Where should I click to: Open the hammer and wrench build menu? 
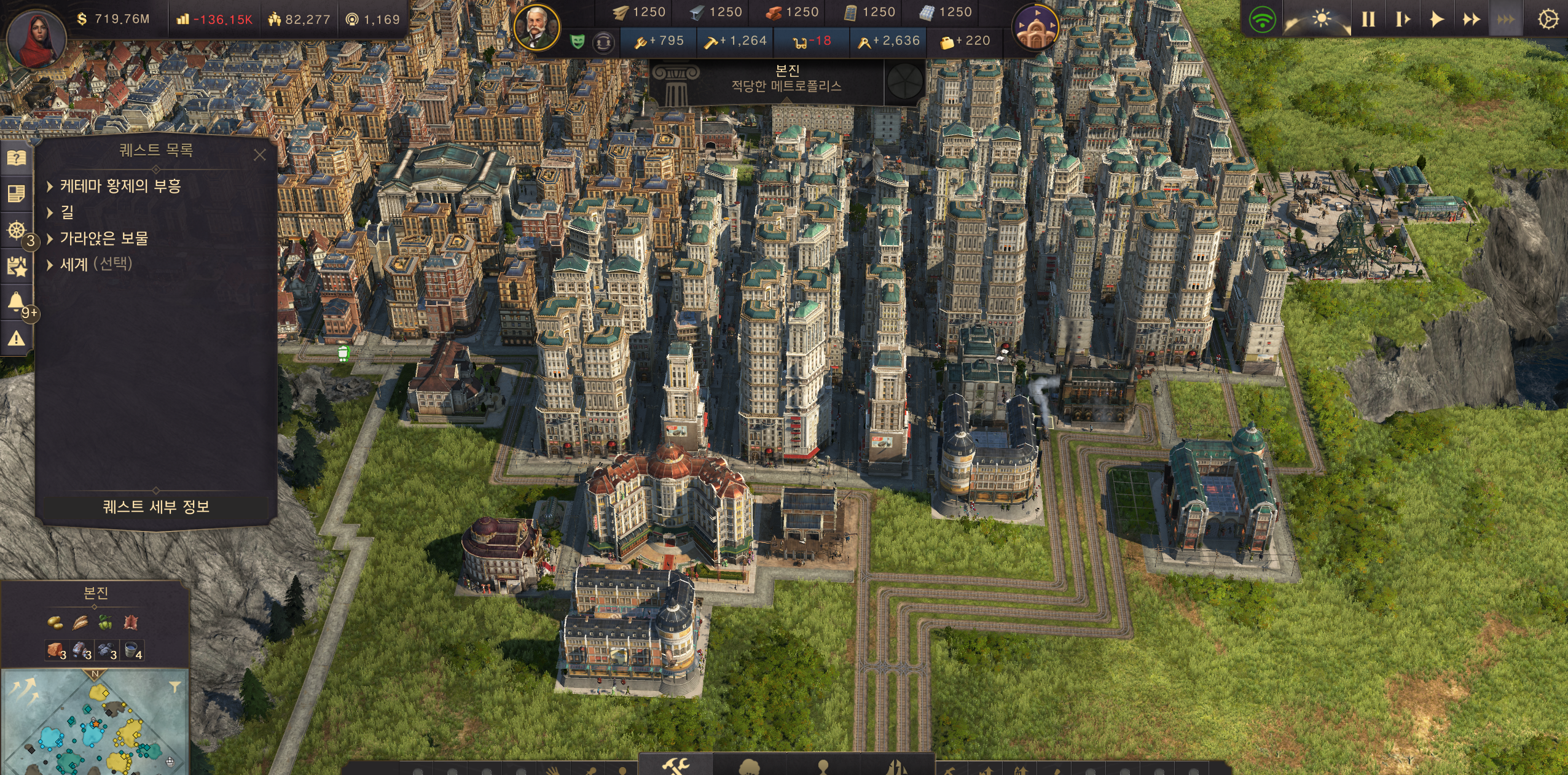pos(675,766)
